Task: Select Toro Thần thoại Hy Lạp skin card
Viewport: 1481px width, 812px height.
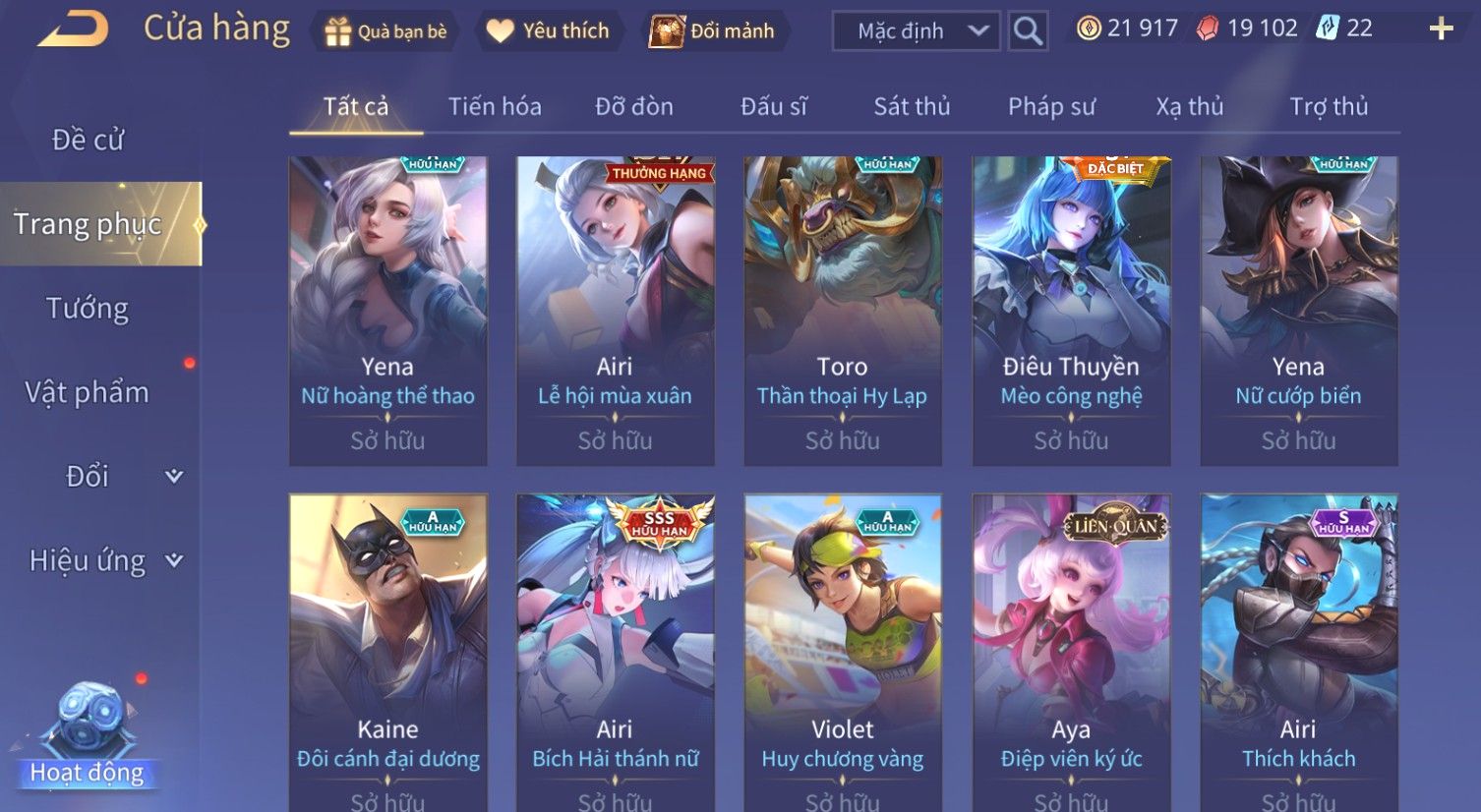Action: coord(843,311)
